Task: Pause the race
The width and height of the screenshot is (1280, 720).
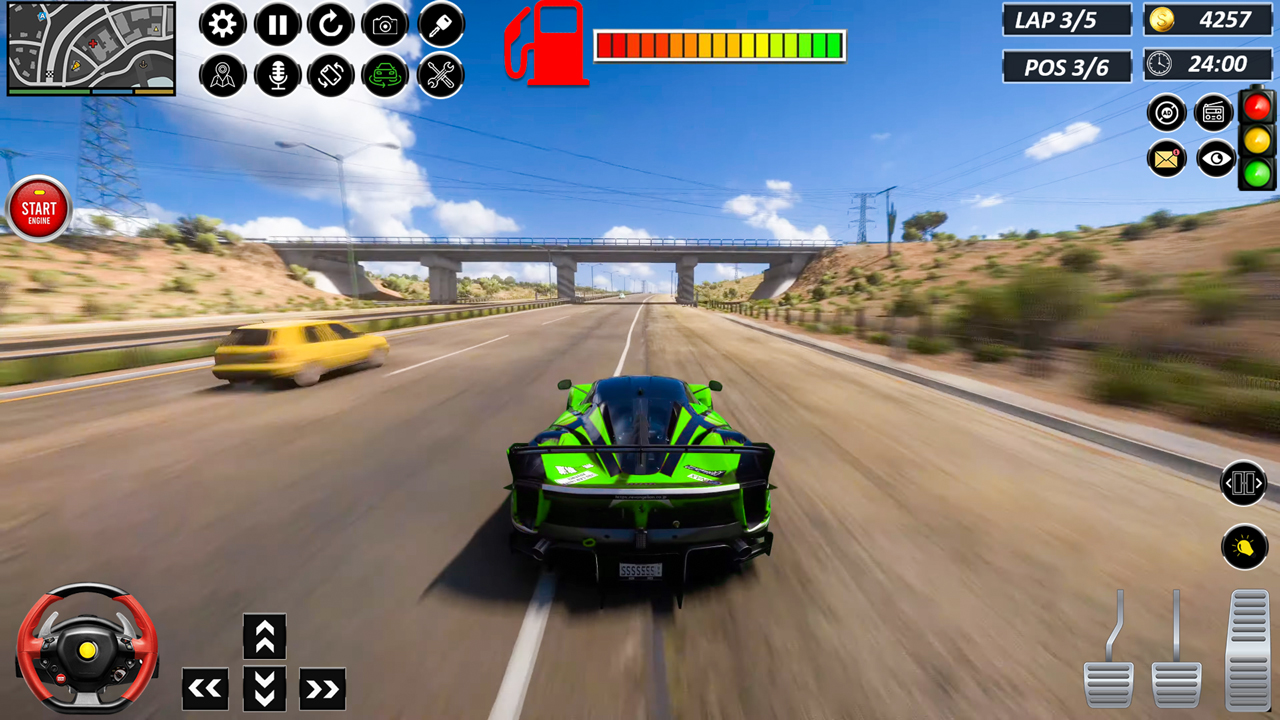Action: click(x=277, y=25)
